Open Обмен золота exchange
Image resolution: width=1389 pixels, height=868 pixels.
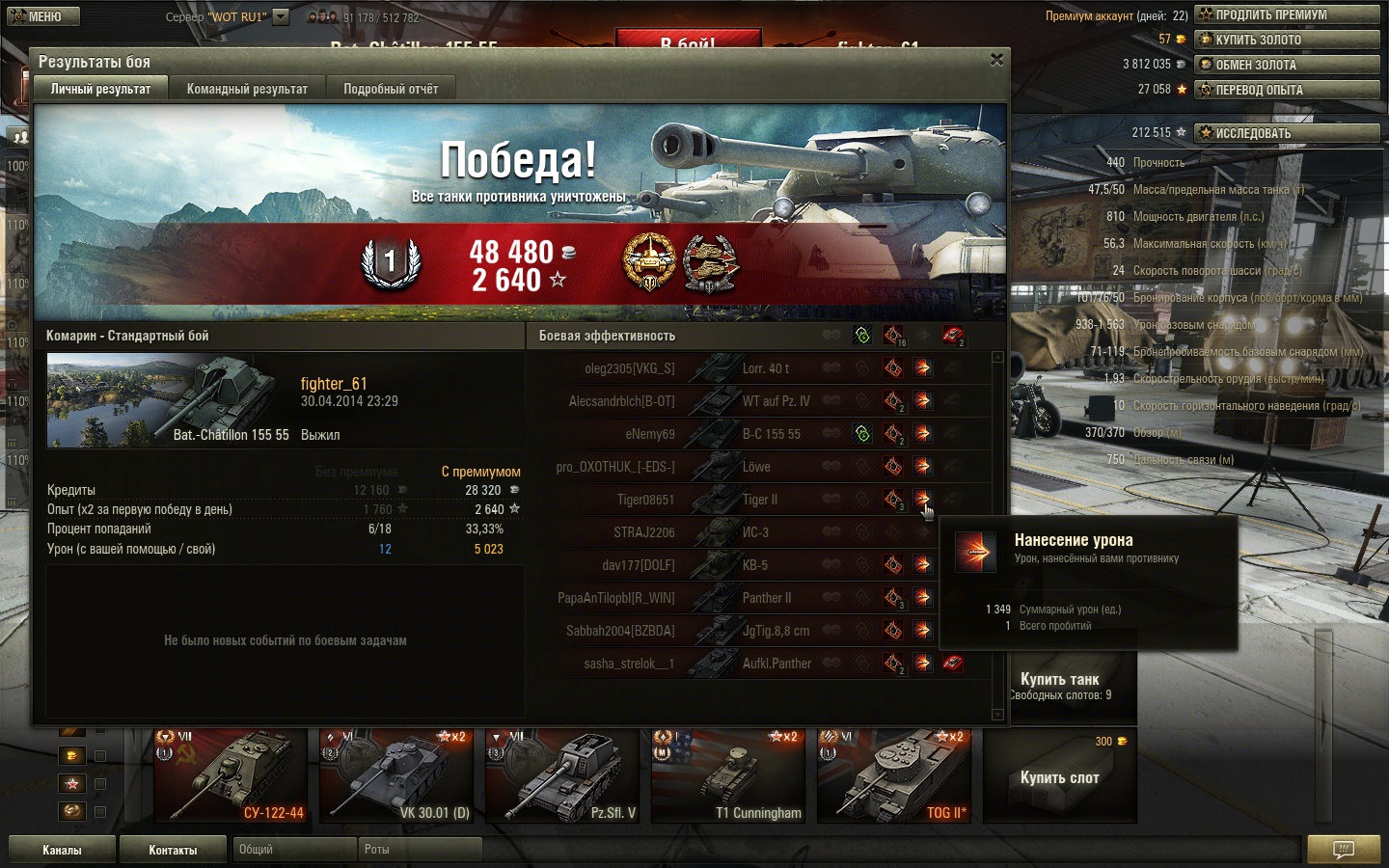click(x=1287, y=65)
